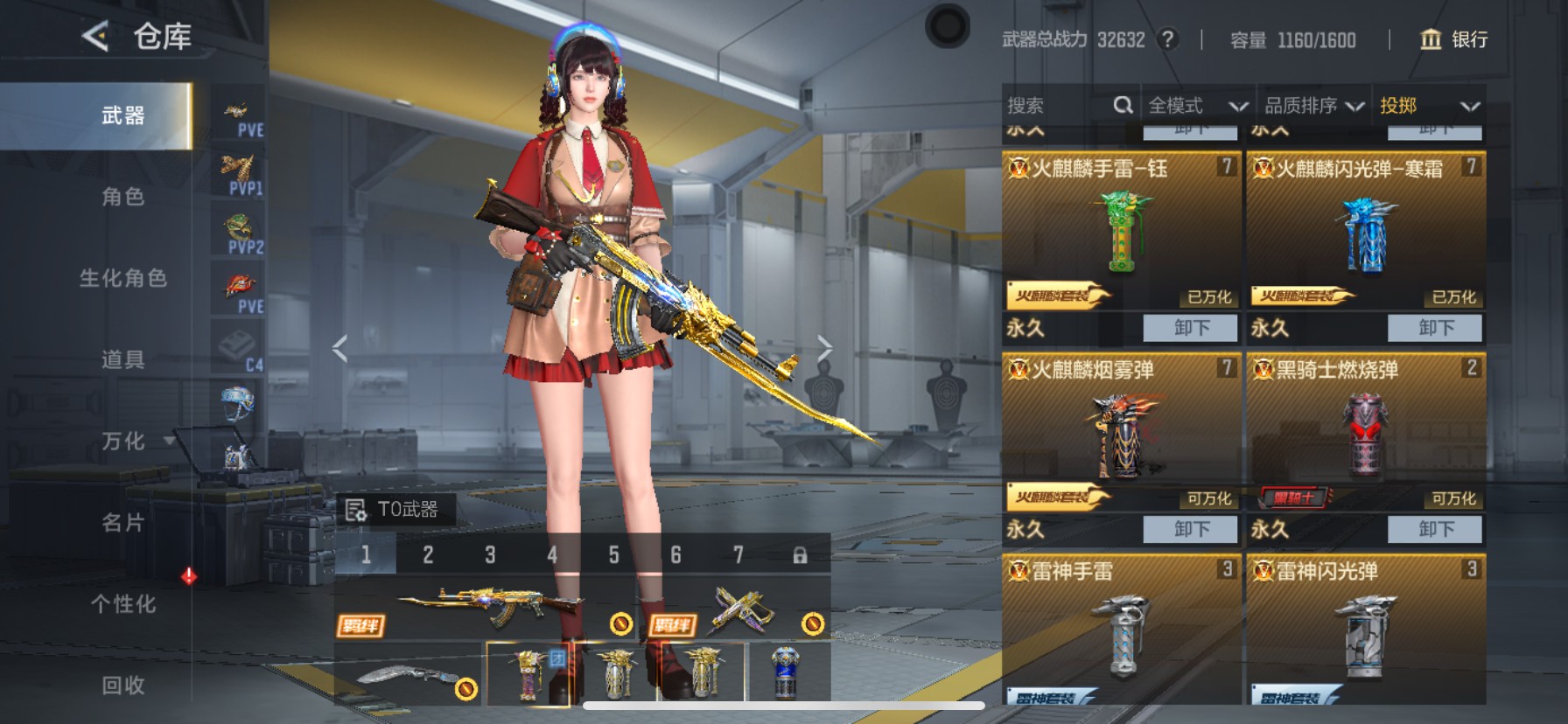
Task: Expand the 投掷 category dropdown
Action: tap(1435, 105)
